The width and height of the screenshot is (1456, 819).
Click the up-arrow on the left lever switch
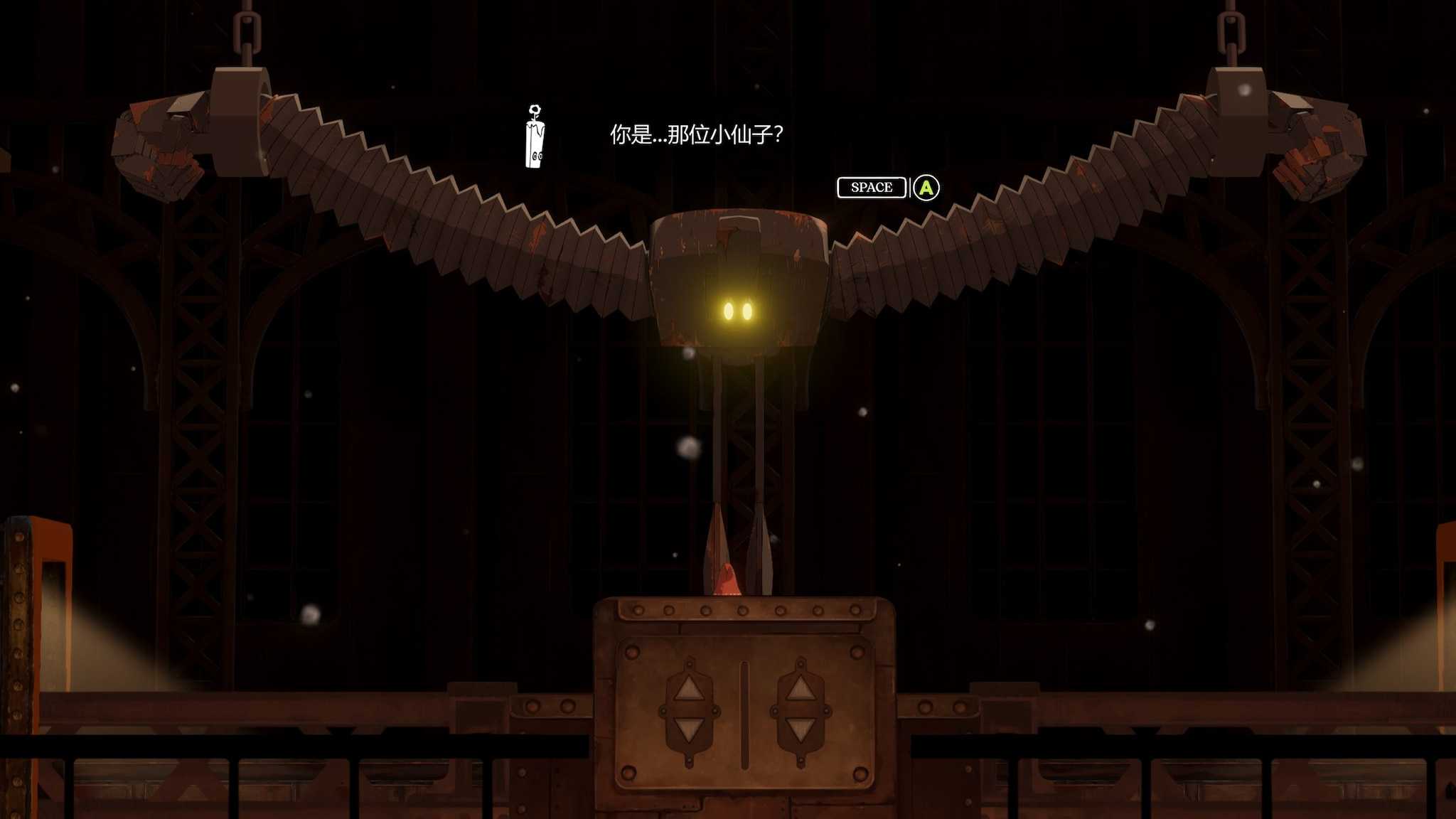(x=690, y=690)
